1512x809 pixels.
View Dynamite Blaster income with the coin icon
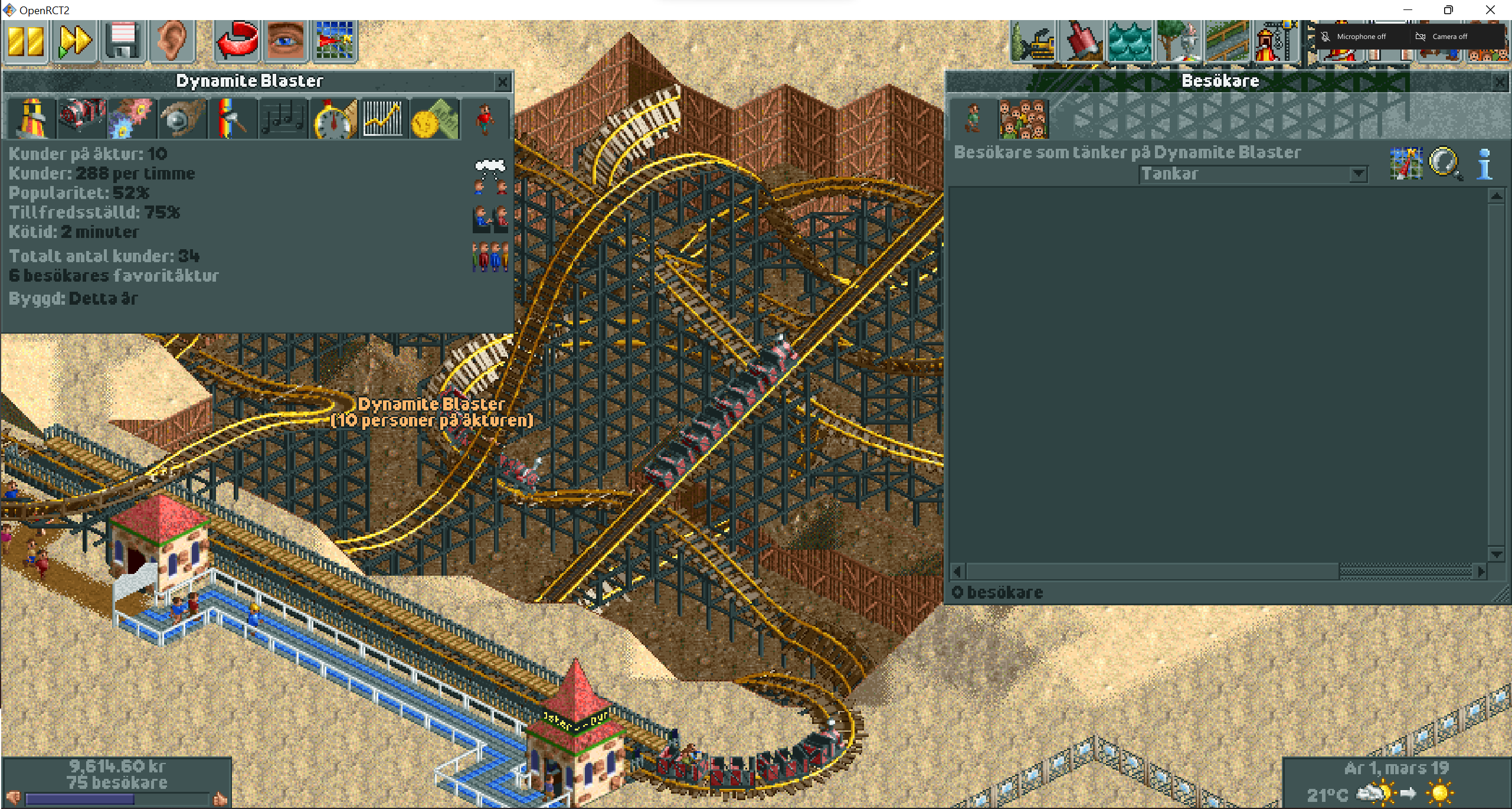434,118
